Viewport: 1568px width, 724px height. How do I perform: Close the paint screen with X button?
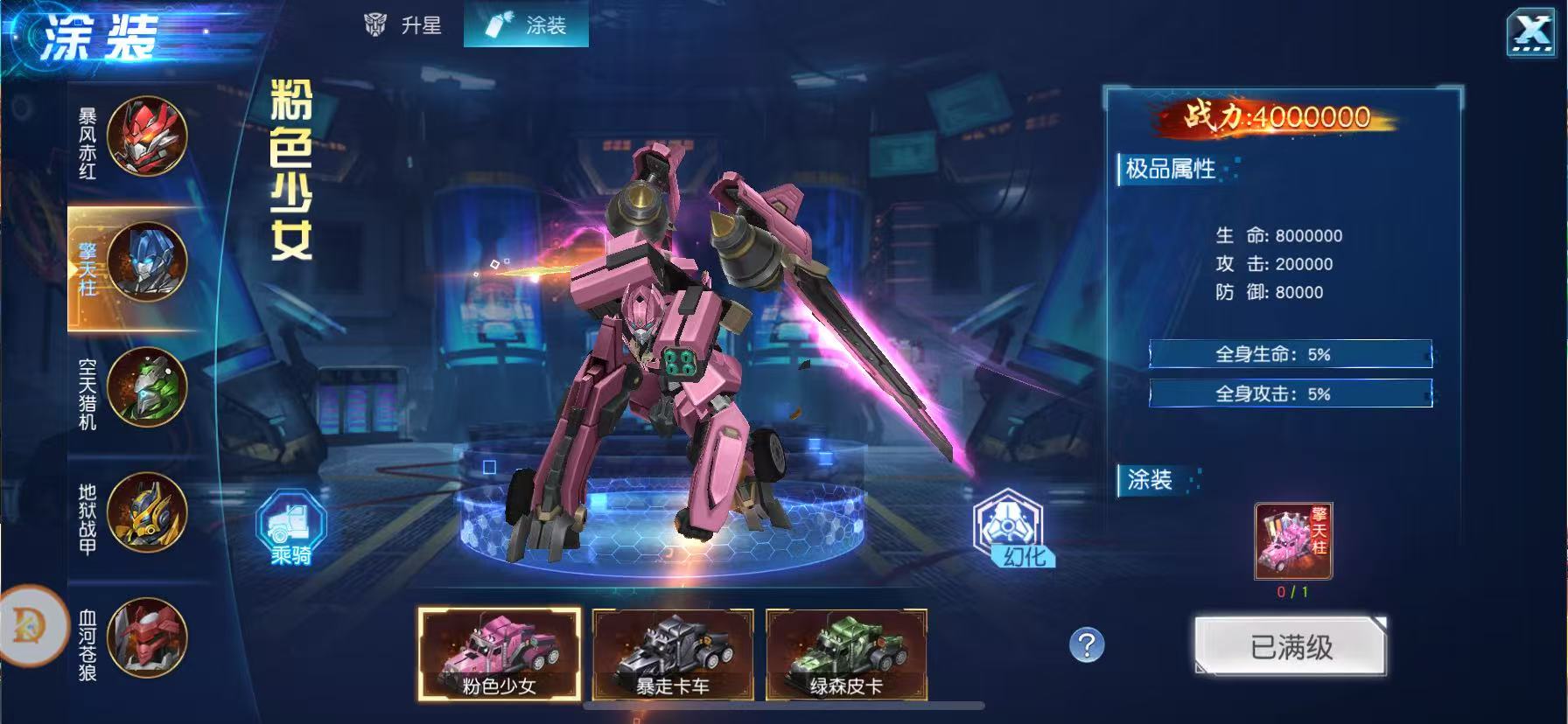point(1531,34)
